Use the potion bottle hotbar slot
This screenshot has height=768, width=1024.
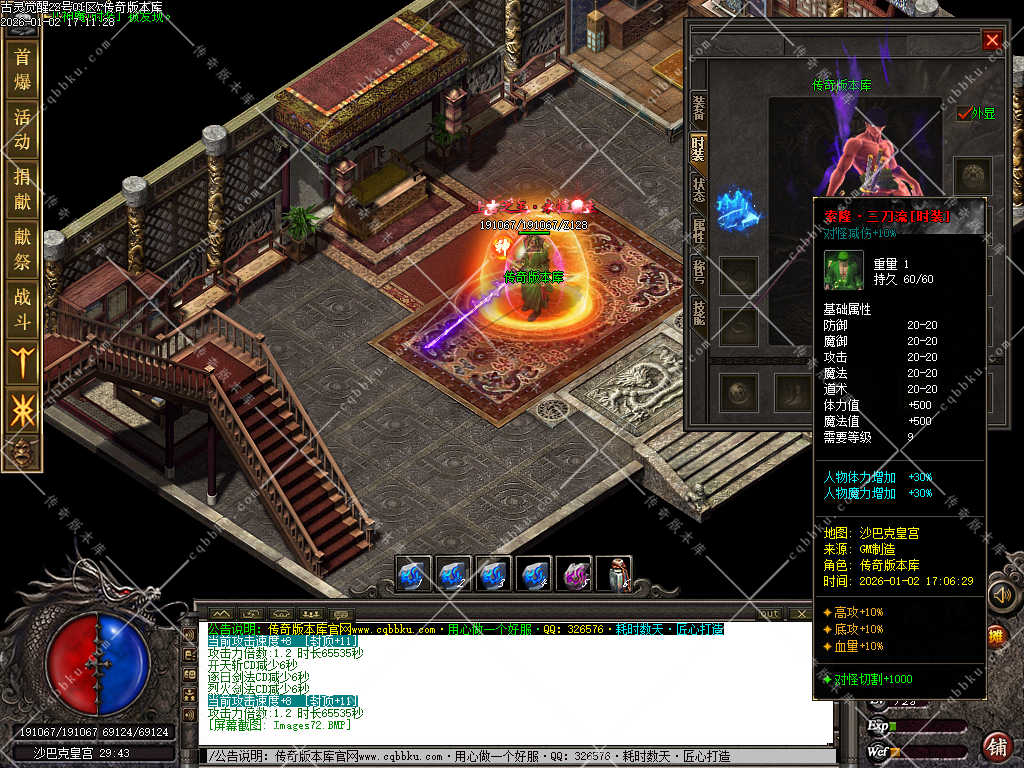click(613, 575)
